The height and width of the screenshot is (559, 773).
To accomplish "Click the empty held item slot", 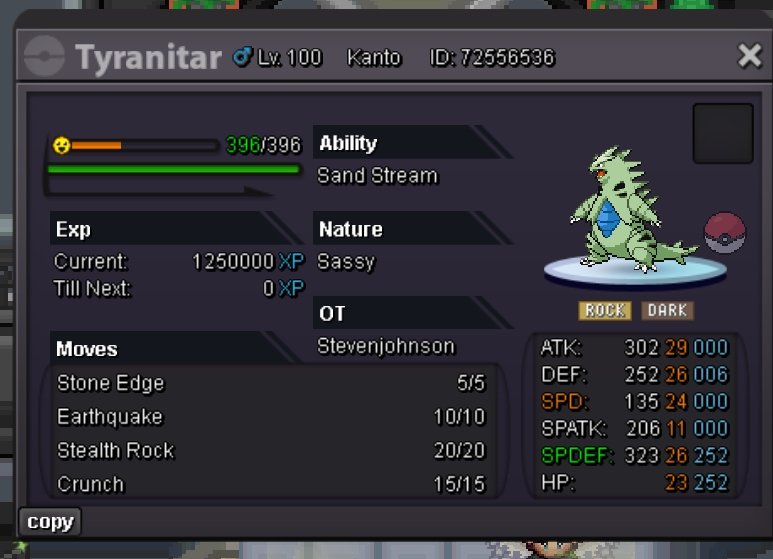I will click(722, 133).
